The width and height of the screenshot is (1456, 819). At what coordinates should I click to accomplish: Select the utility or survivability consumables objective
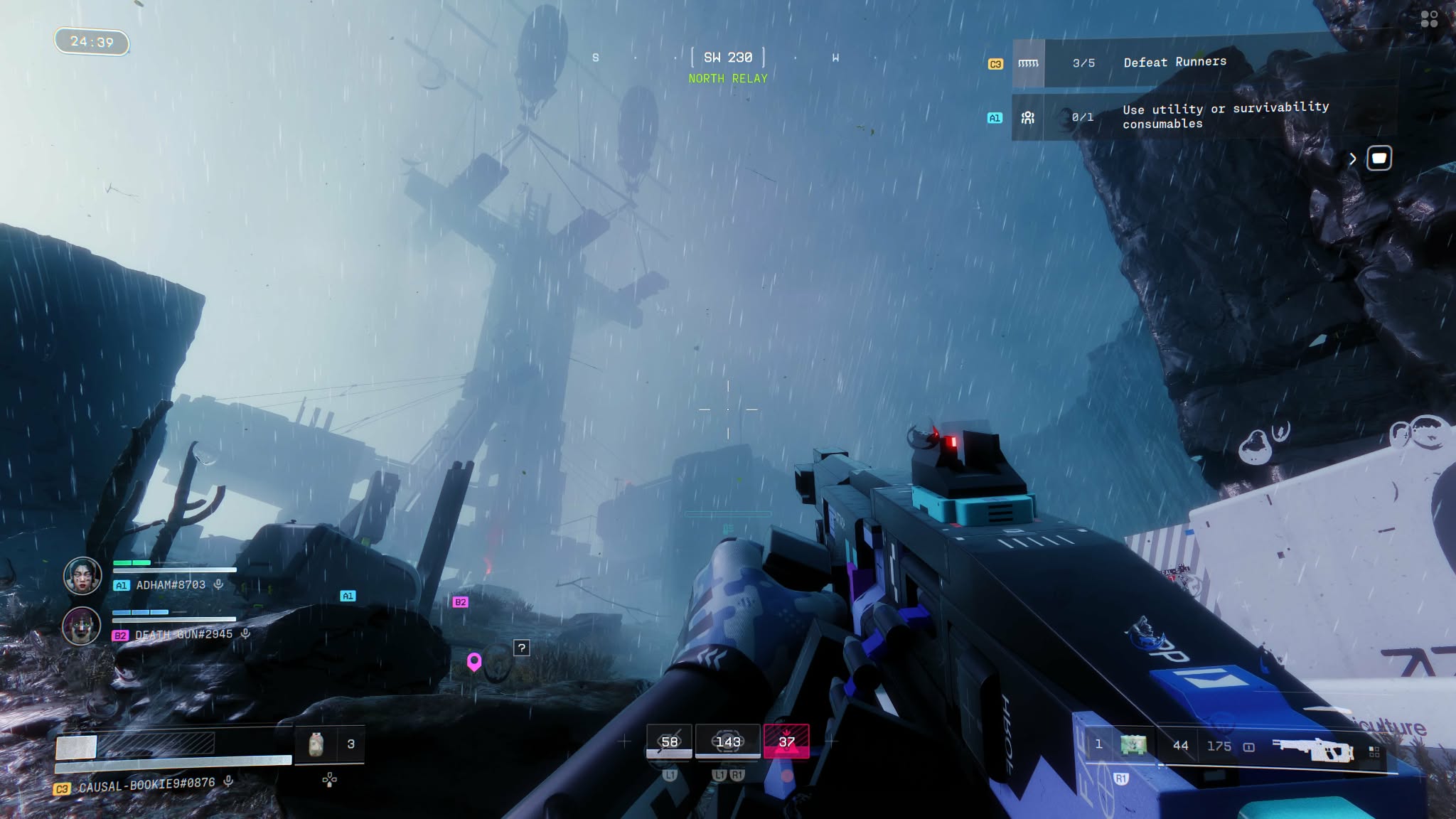1225,115
